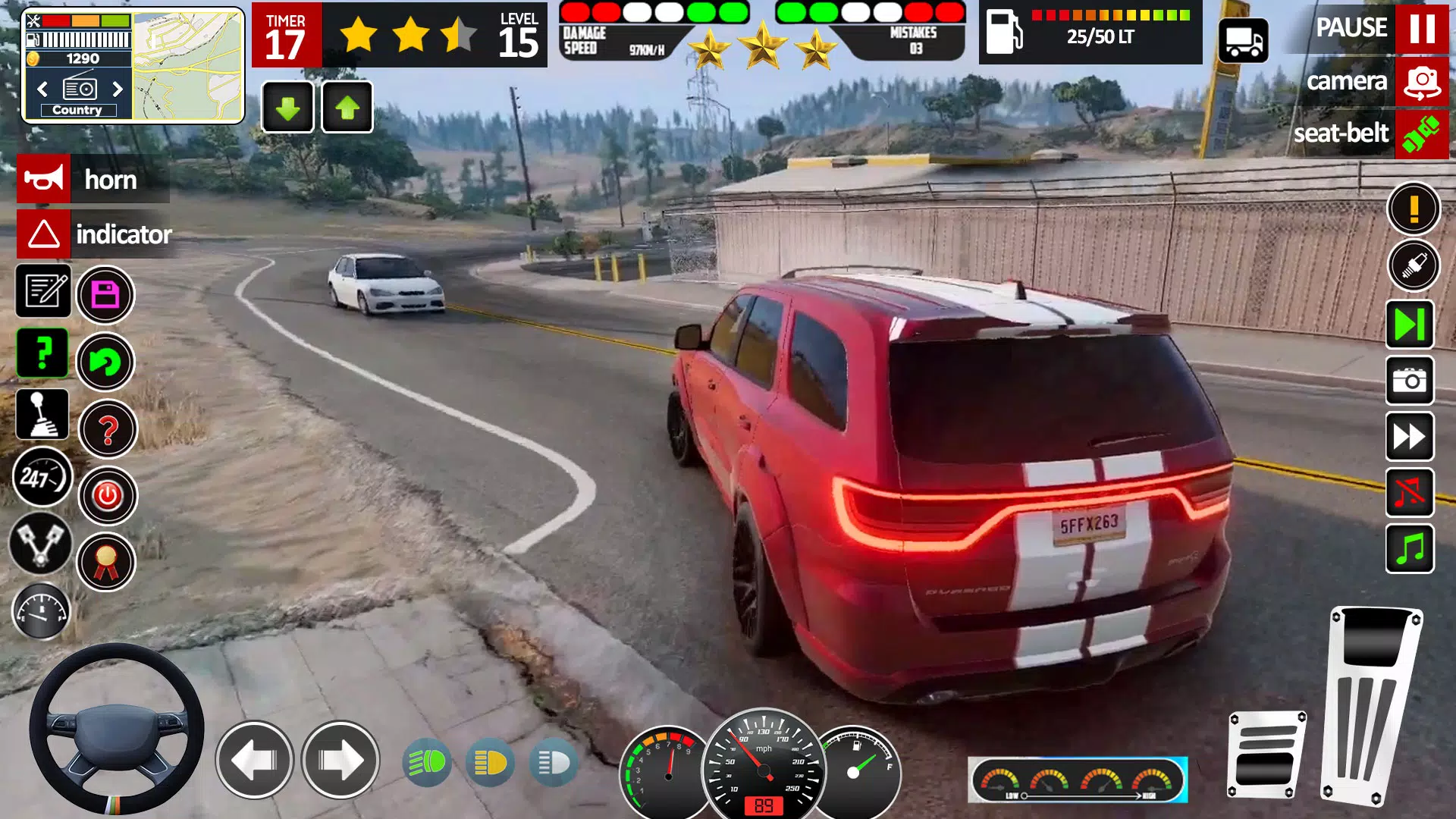This screenshot has width=1456, height=819.
Task: Turn the engine off with power button
Action: 108,496
